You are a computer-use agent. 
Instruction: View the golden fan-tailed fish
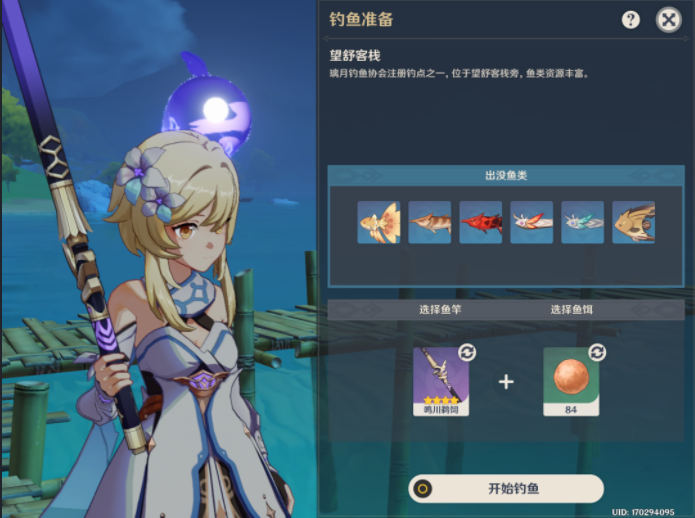[379, 222]
